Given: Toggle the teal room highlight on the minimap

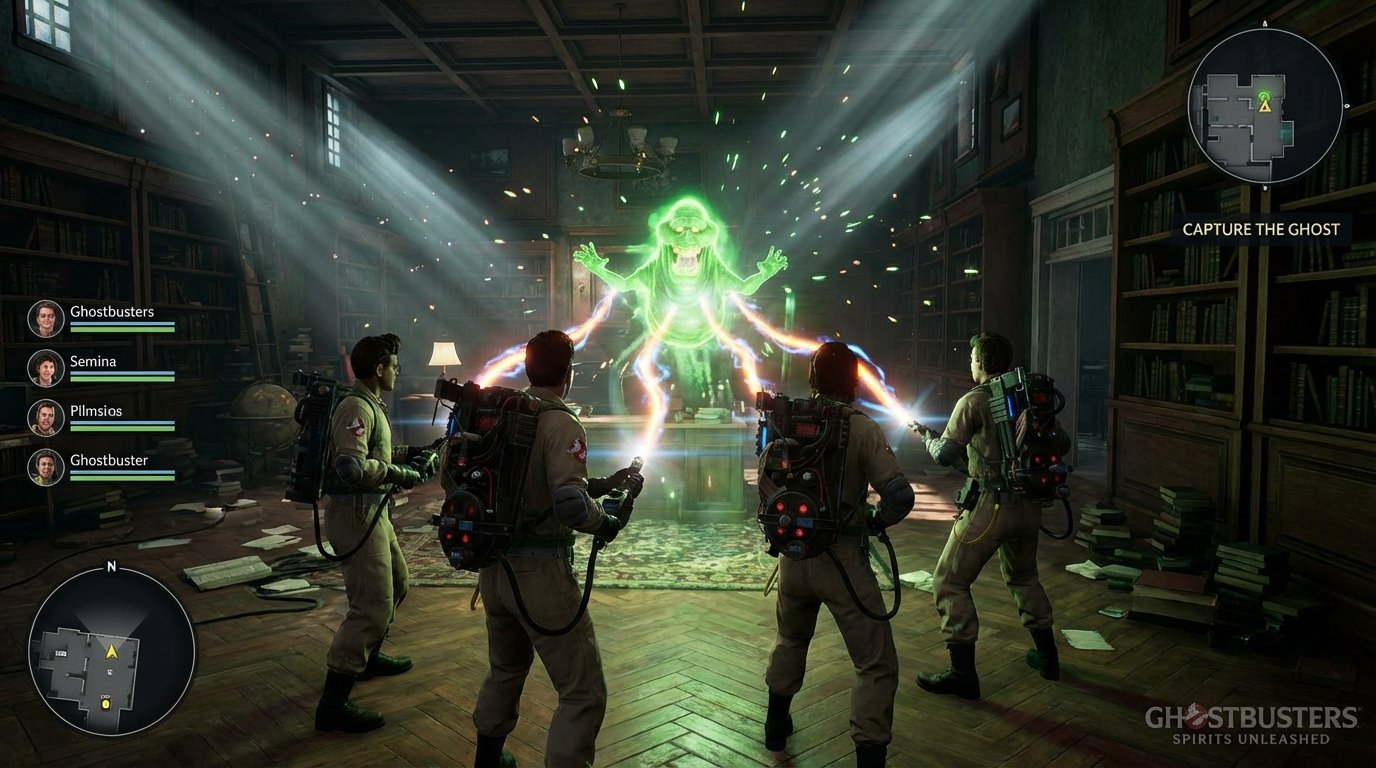Looking at the screenshot, I should point(1284,133).
